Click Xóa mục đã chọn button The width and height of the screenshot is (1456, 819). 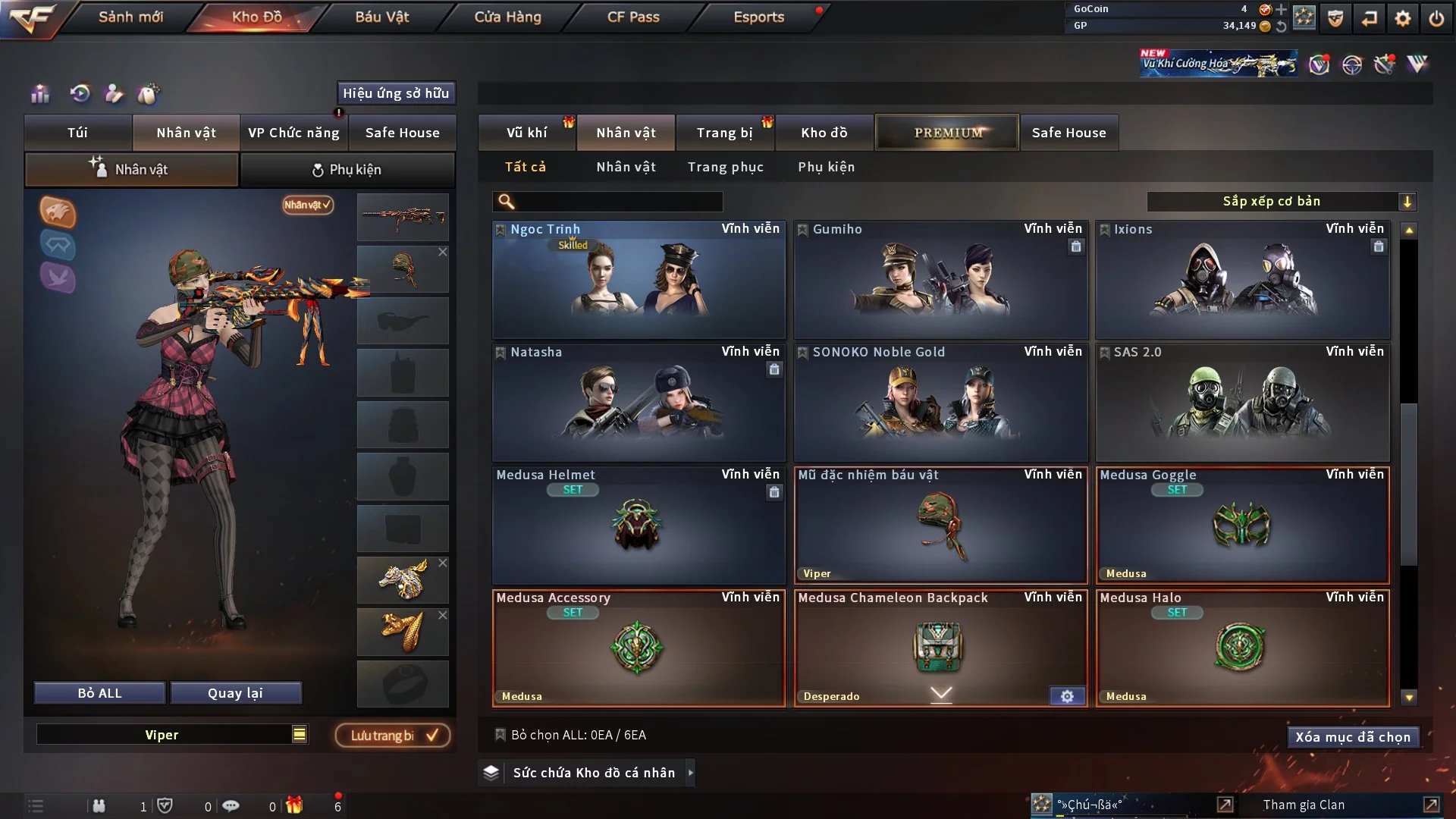coord(1353,737)
